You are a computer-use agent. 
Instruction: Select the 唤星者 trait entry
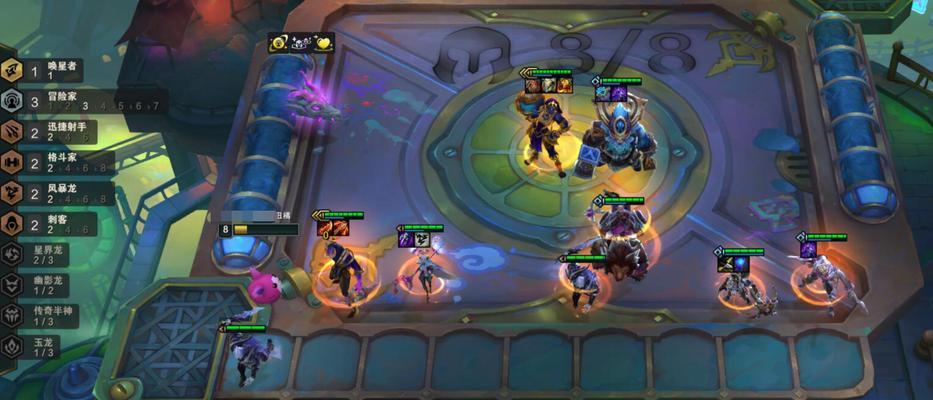pos(52,70)
